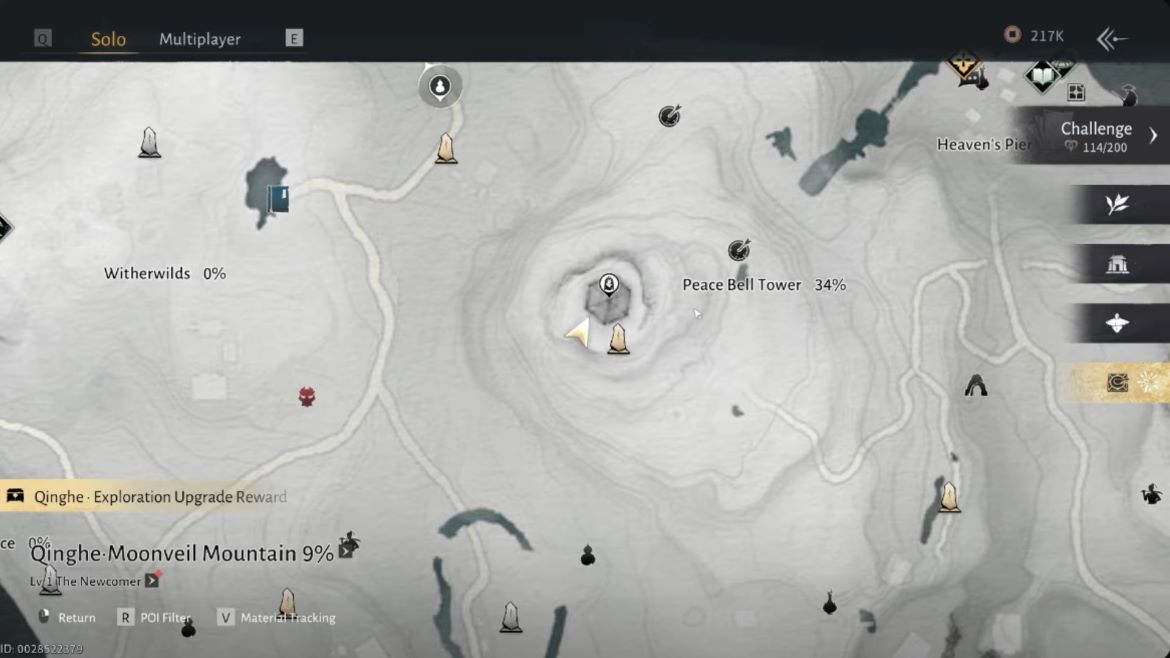Expand Lv.1 The Newcomer arrow

pyautogui.click(x=152, y=580)
